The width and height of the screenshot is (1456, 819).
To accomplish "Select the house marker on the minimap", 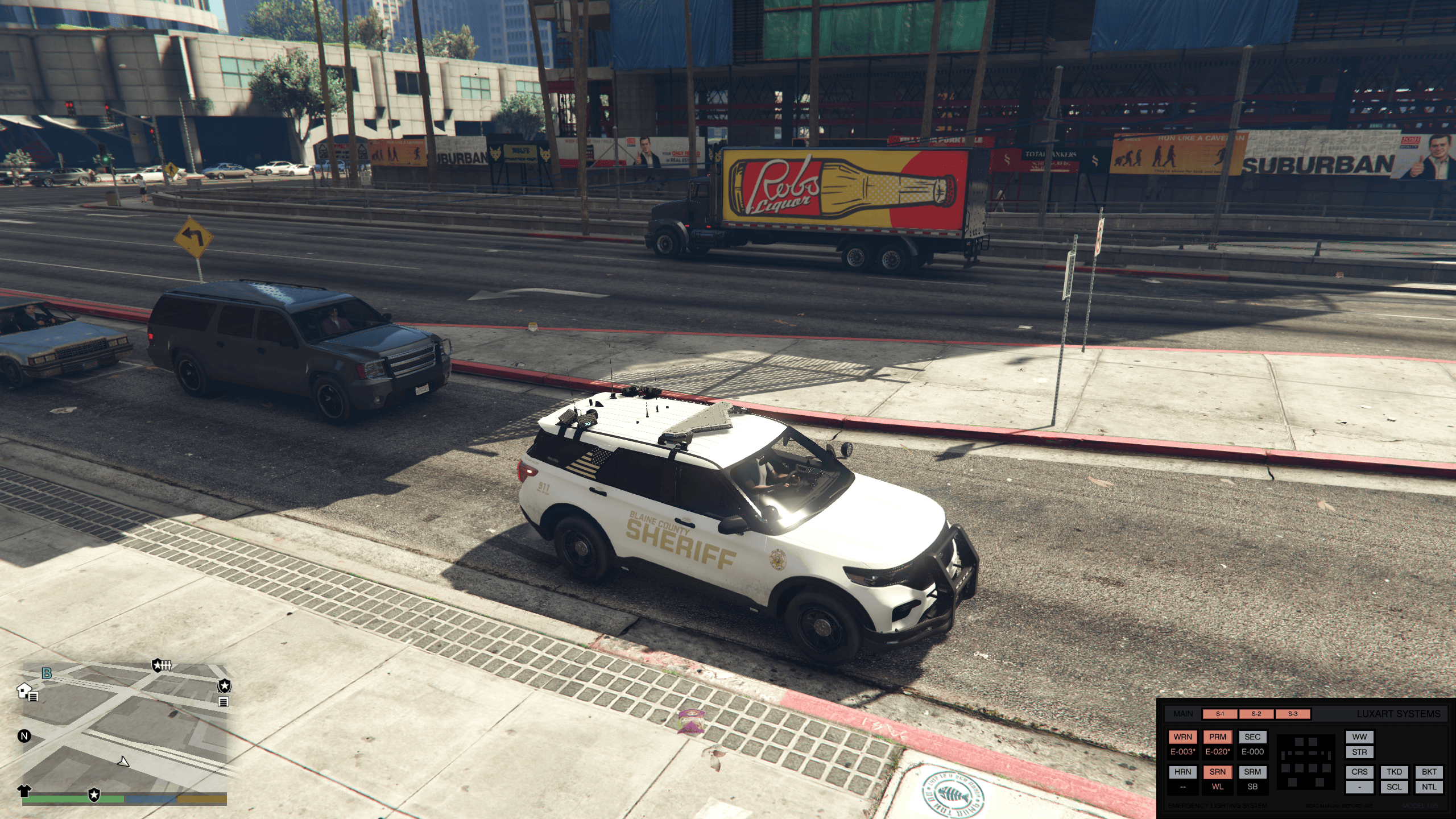I will [x=24, y=690].
